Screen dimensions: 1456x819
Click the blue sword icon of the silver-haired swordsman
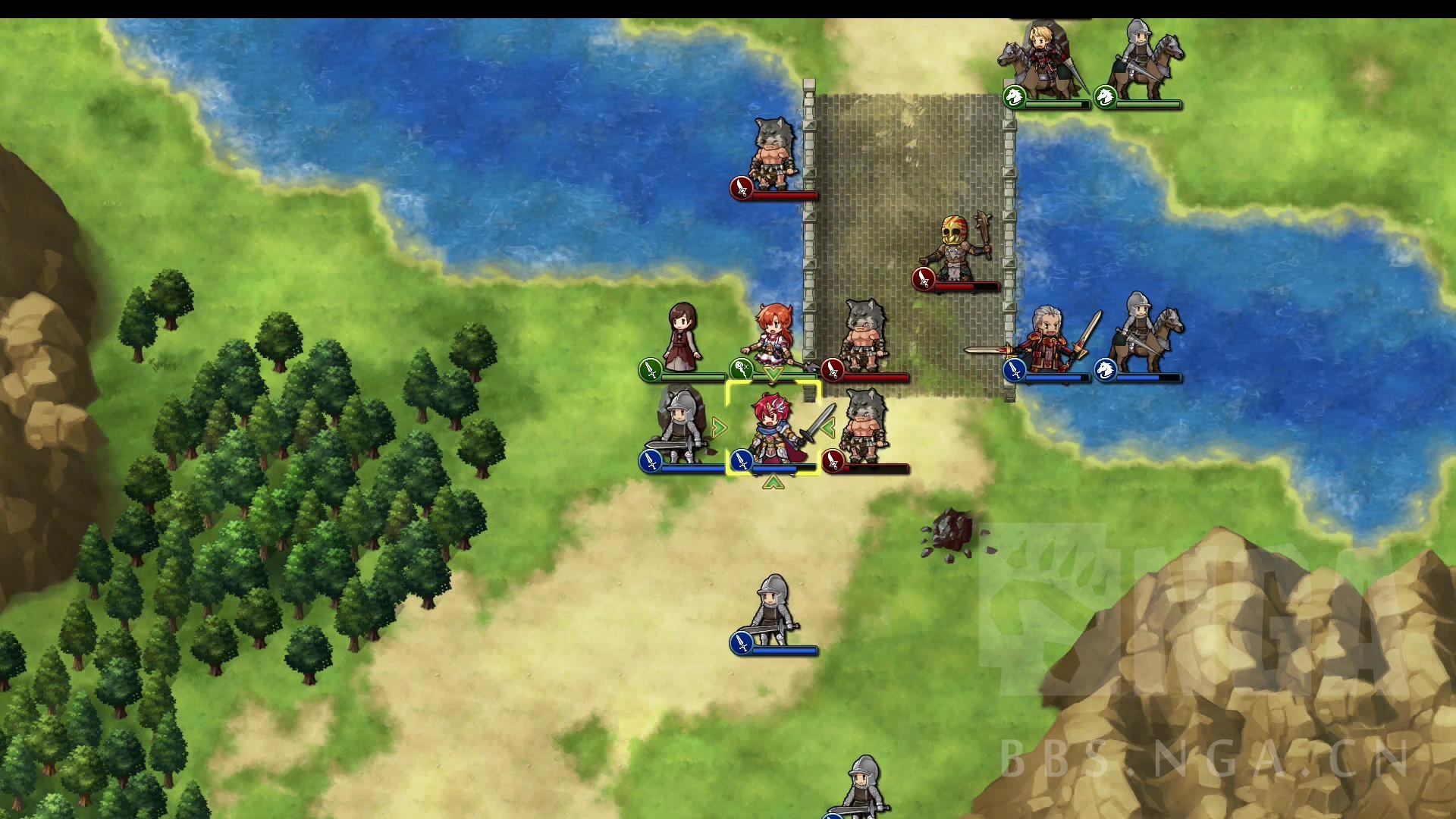pyautogui.click(x=1014, y=372)
